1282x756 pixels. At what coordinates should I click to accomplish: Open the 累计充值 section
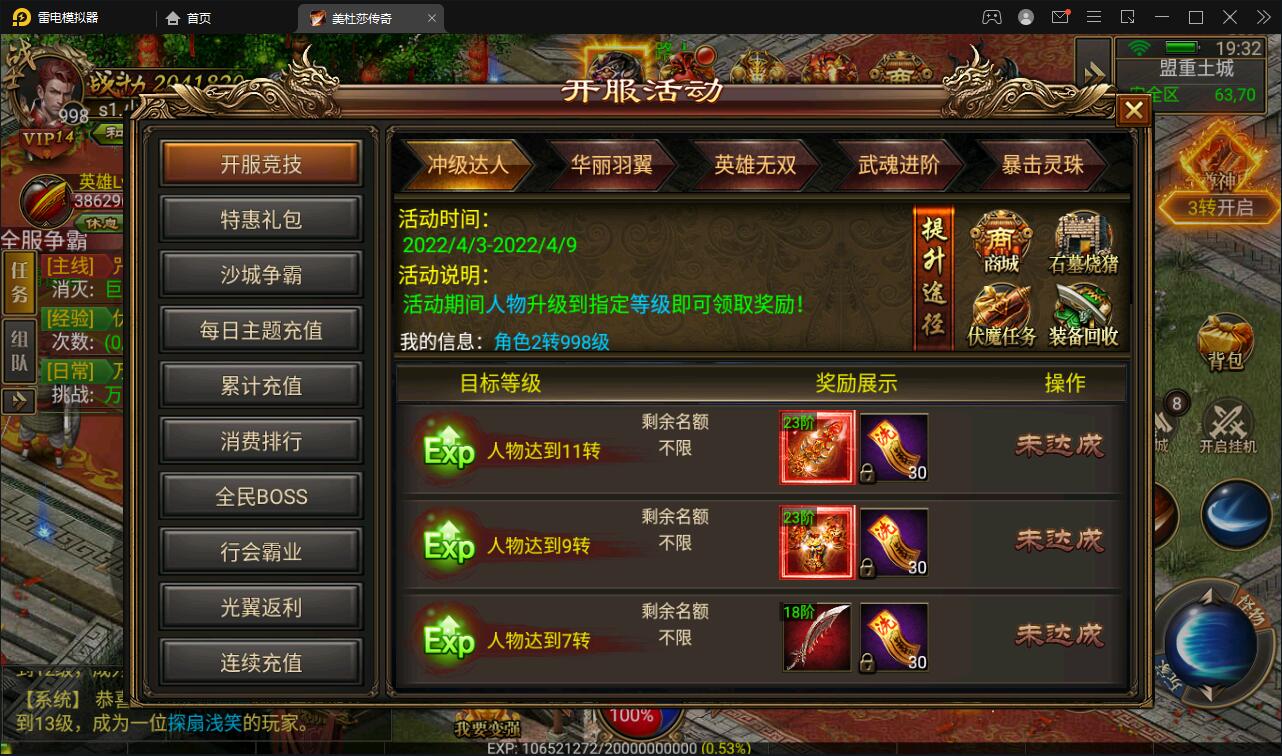[260, 385]
